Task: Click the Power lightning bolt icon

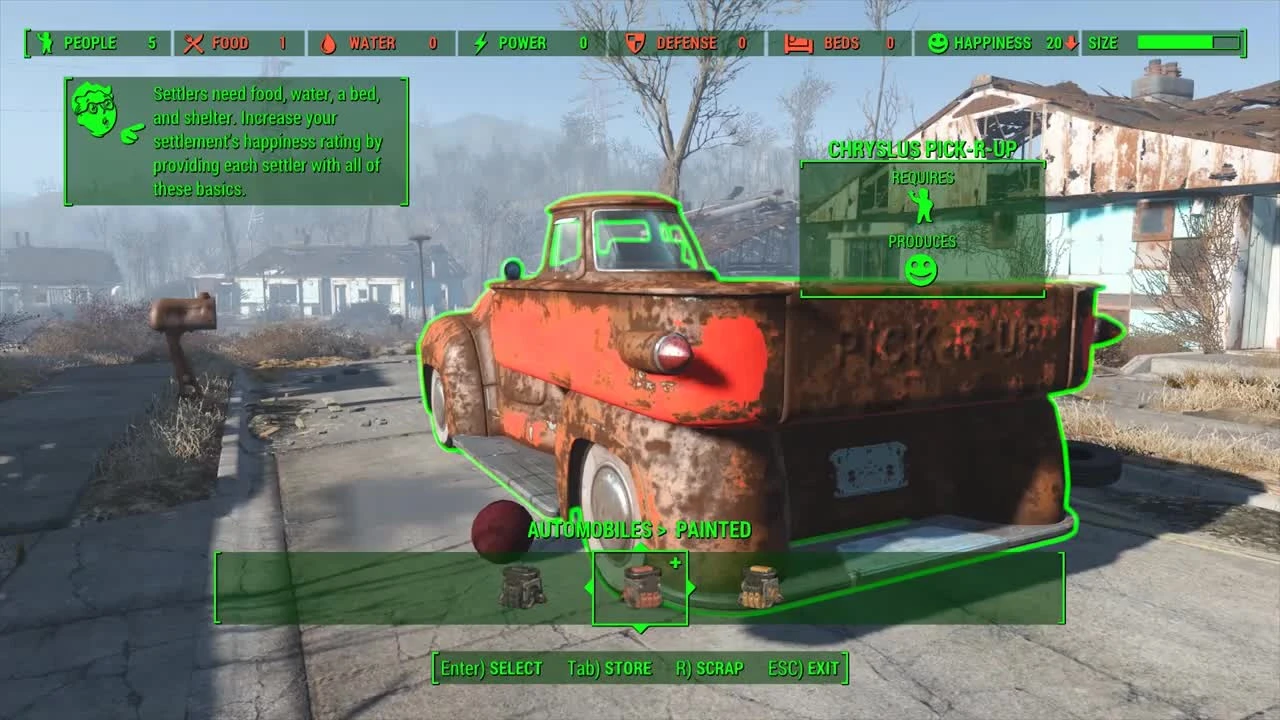Action: [x=480, y=43]
